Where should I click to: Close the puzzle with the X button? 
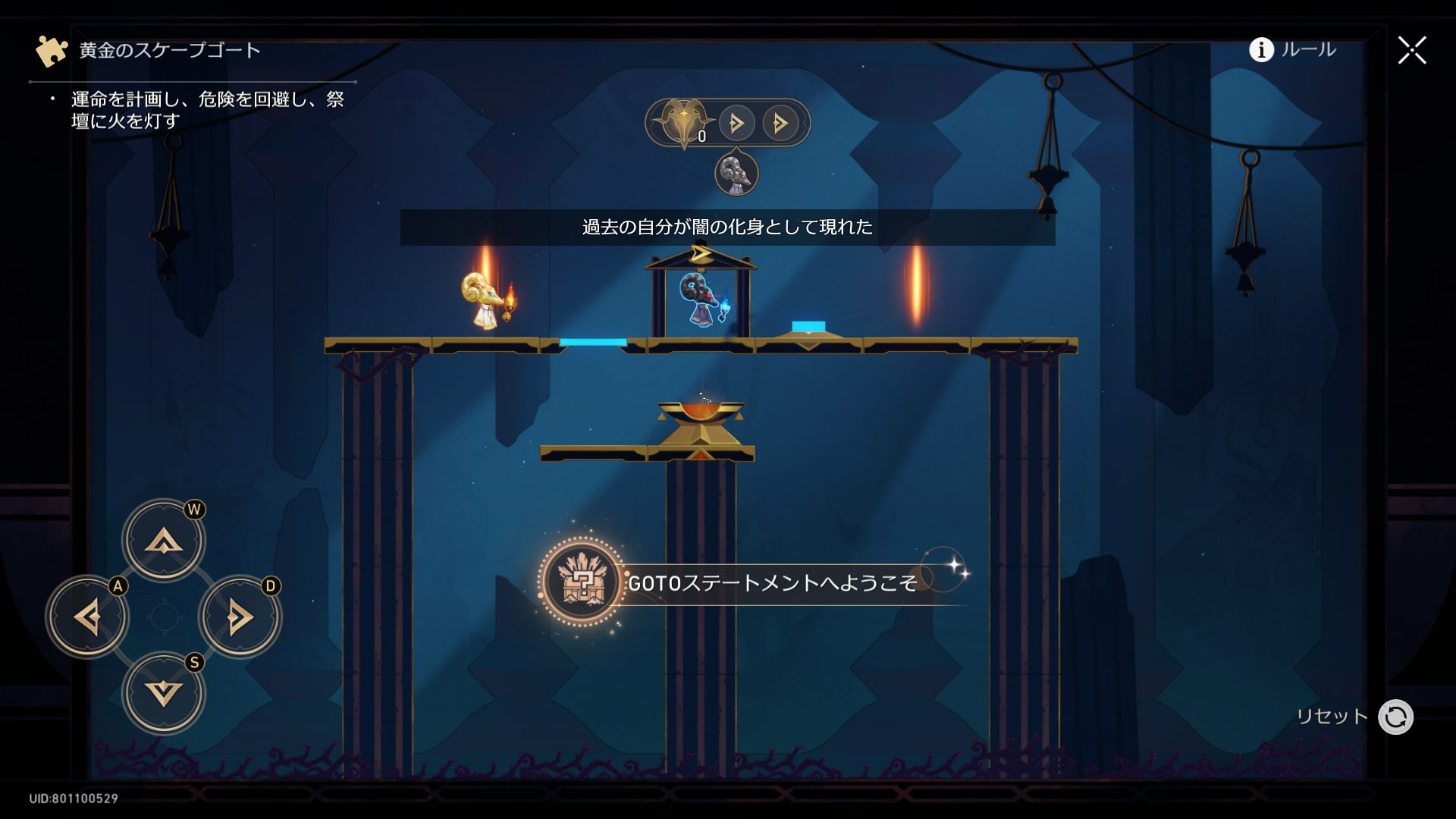1411,50
